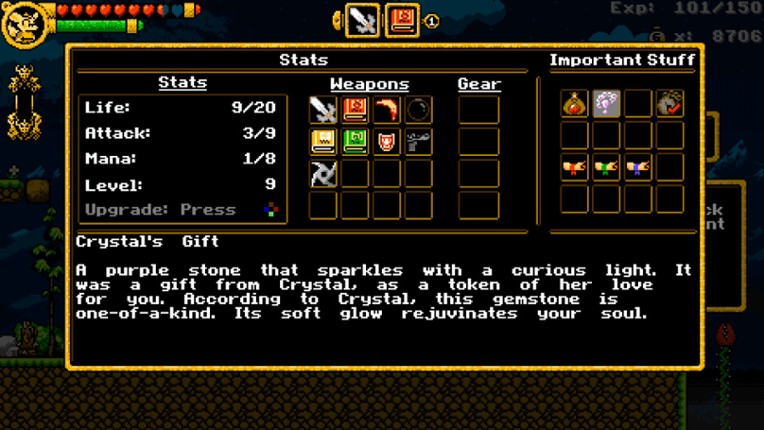Select the orange boomerang weapon
The width and height of the screenshot is (764, 430).
(x=386, y=110)
